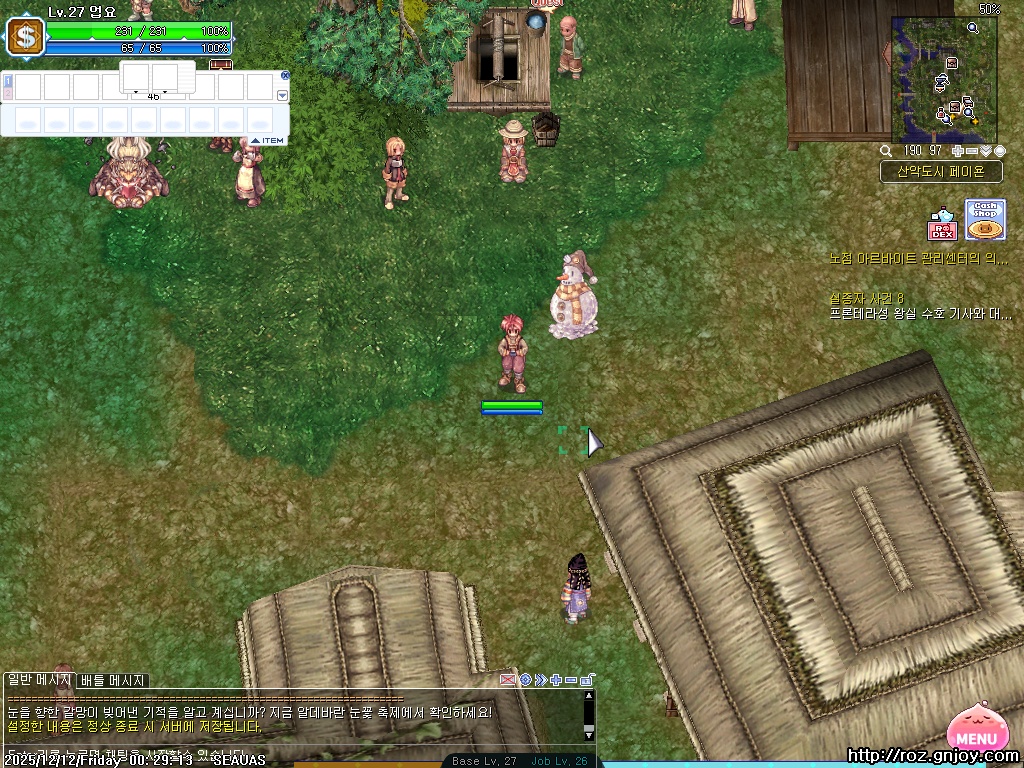
Task: Click the treasure chest icon above hotbar
Action: click(x=220, y=65)
